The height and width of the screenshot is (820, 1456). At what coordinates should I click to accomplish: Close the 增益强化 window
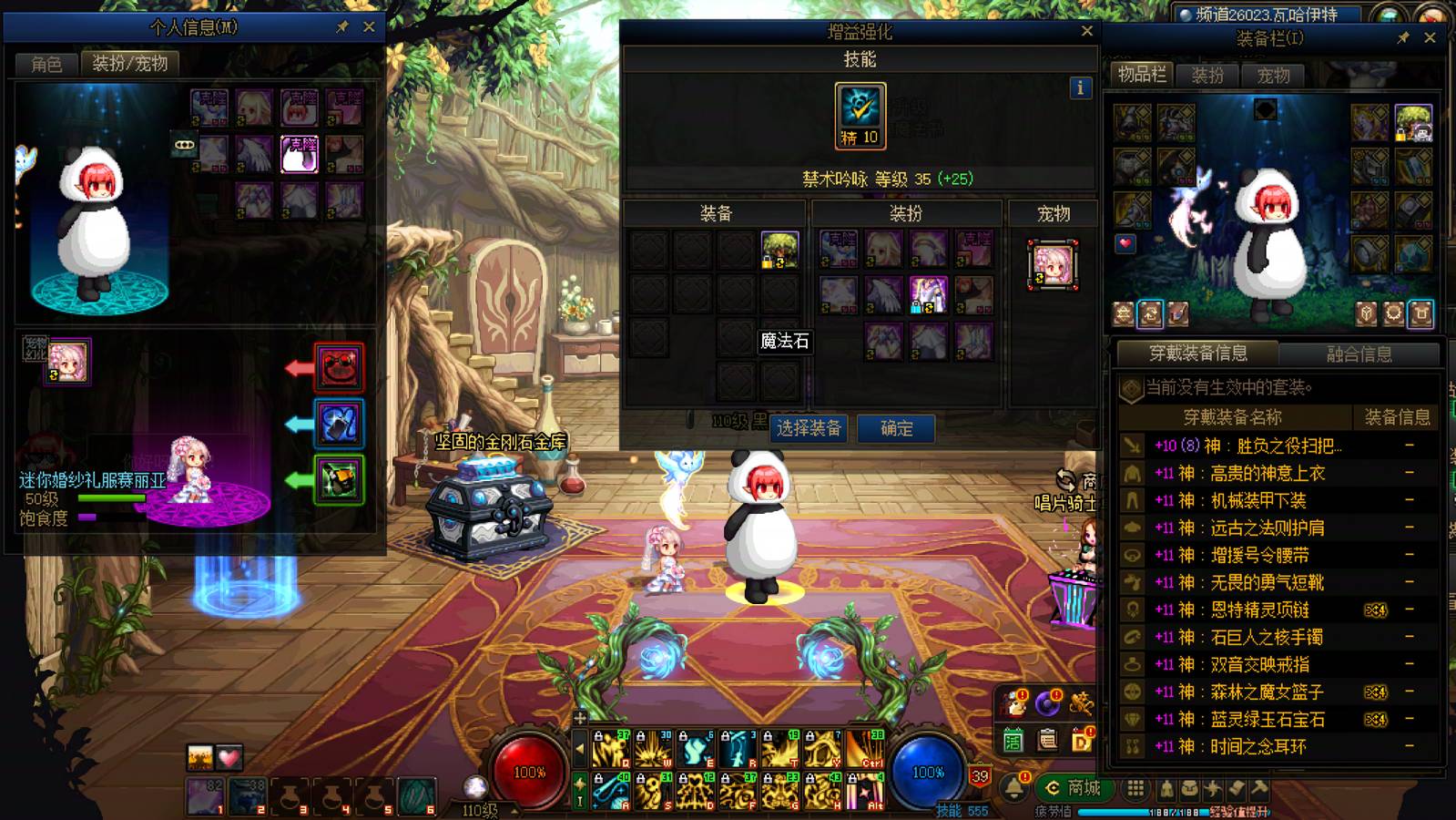click(1086, 31)
